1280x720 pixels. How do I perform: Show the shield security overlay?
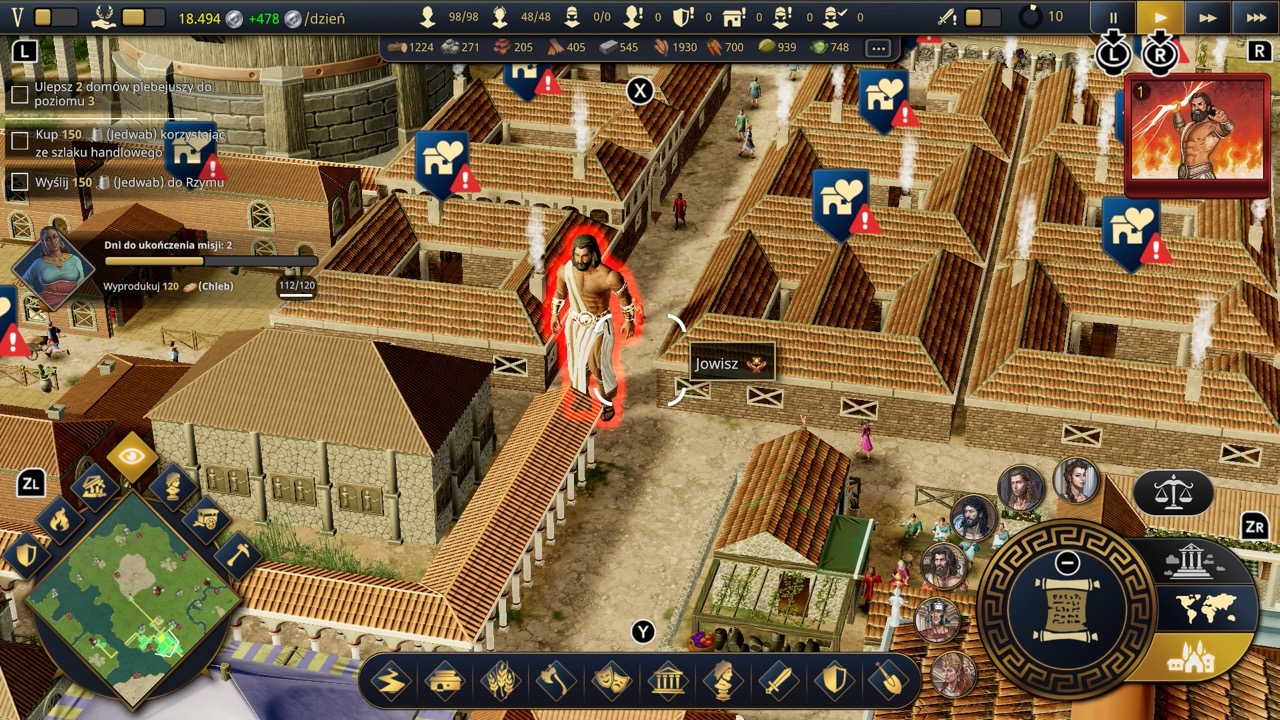tap(26, 555)
